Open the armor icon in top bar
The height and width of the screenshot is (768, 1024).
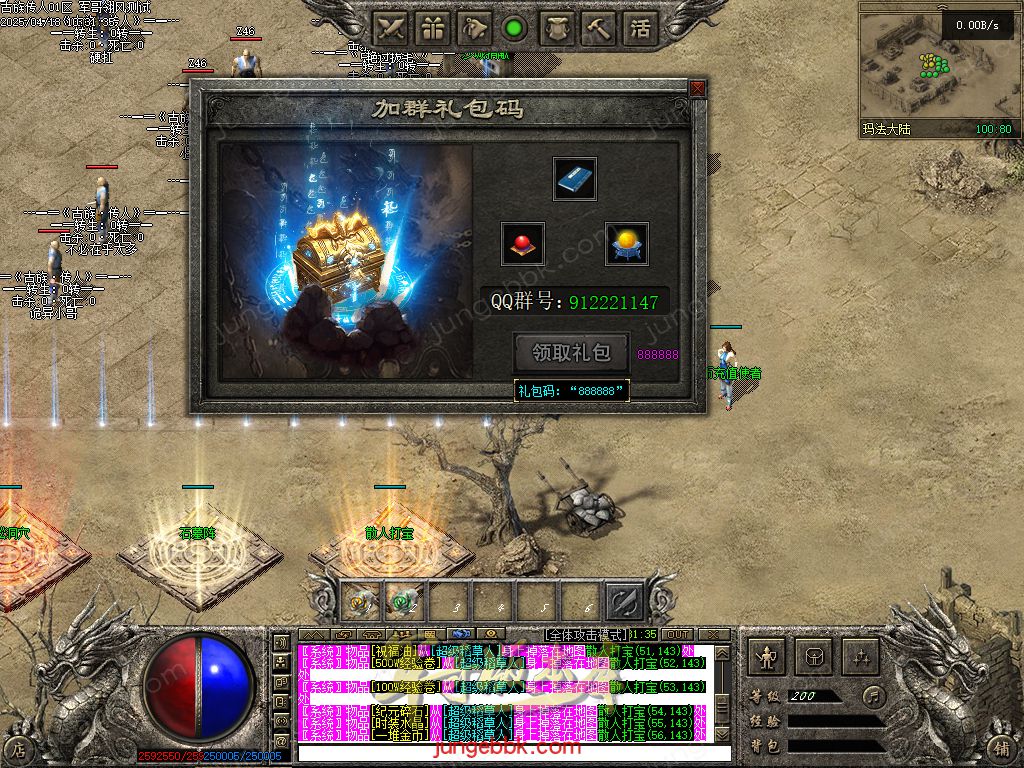(x=557, y=28)
